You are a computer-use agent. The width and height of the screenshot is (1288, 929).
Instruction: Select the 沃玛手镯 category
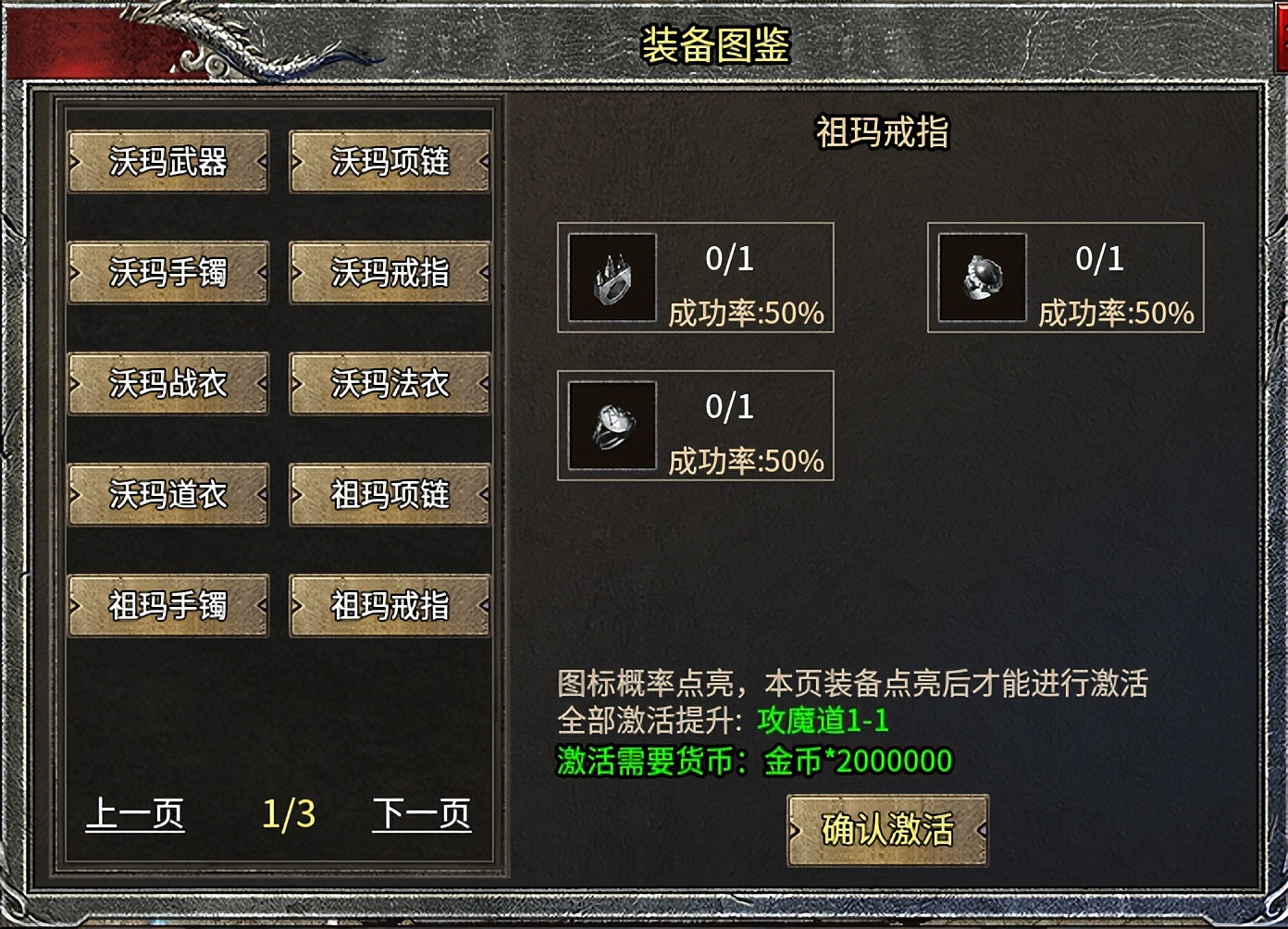(168, 272)
